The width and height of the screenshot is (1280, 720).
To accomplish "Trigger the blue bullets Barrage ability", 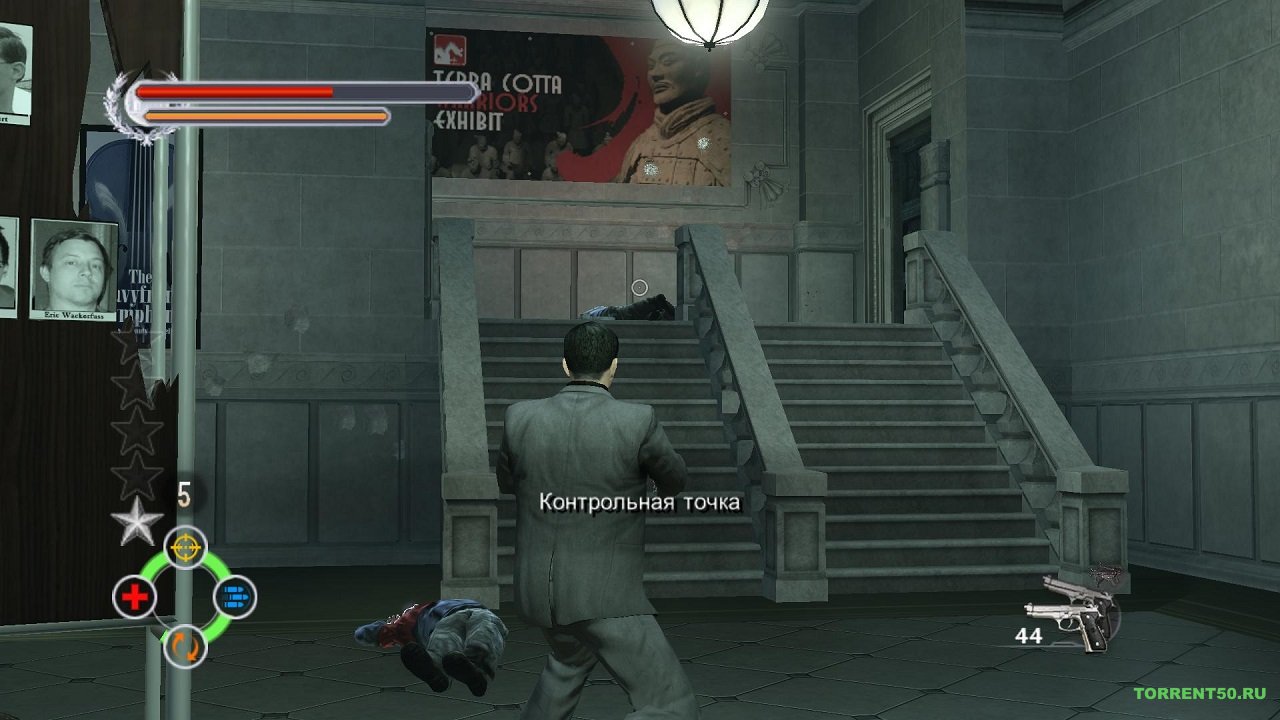I will (235, 598).
